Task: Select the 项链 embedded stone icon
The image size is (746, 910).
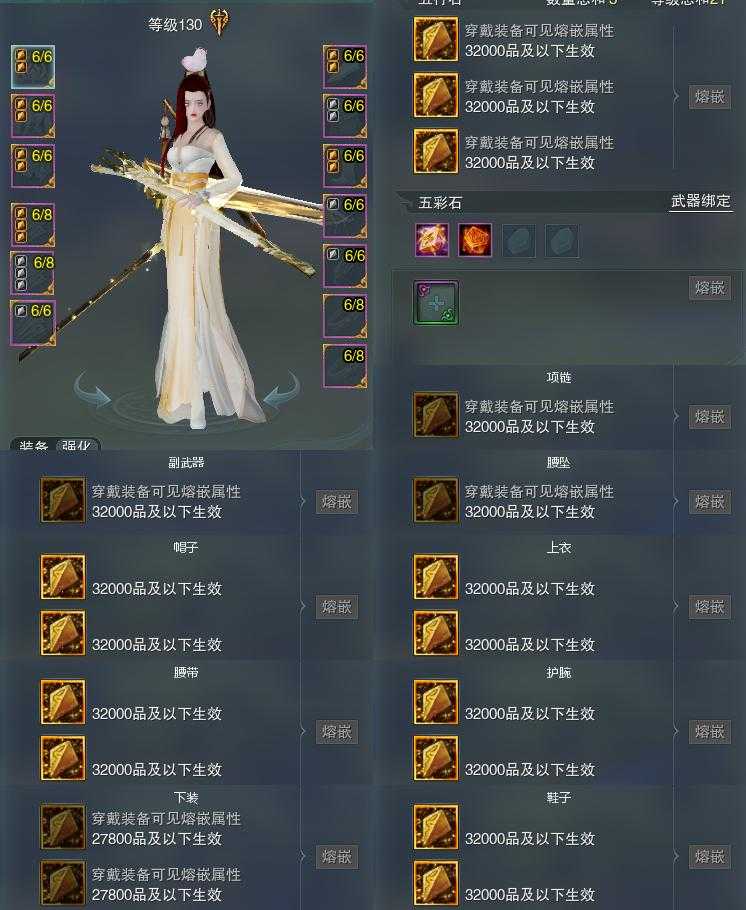Action: click(x=436, y=416)
